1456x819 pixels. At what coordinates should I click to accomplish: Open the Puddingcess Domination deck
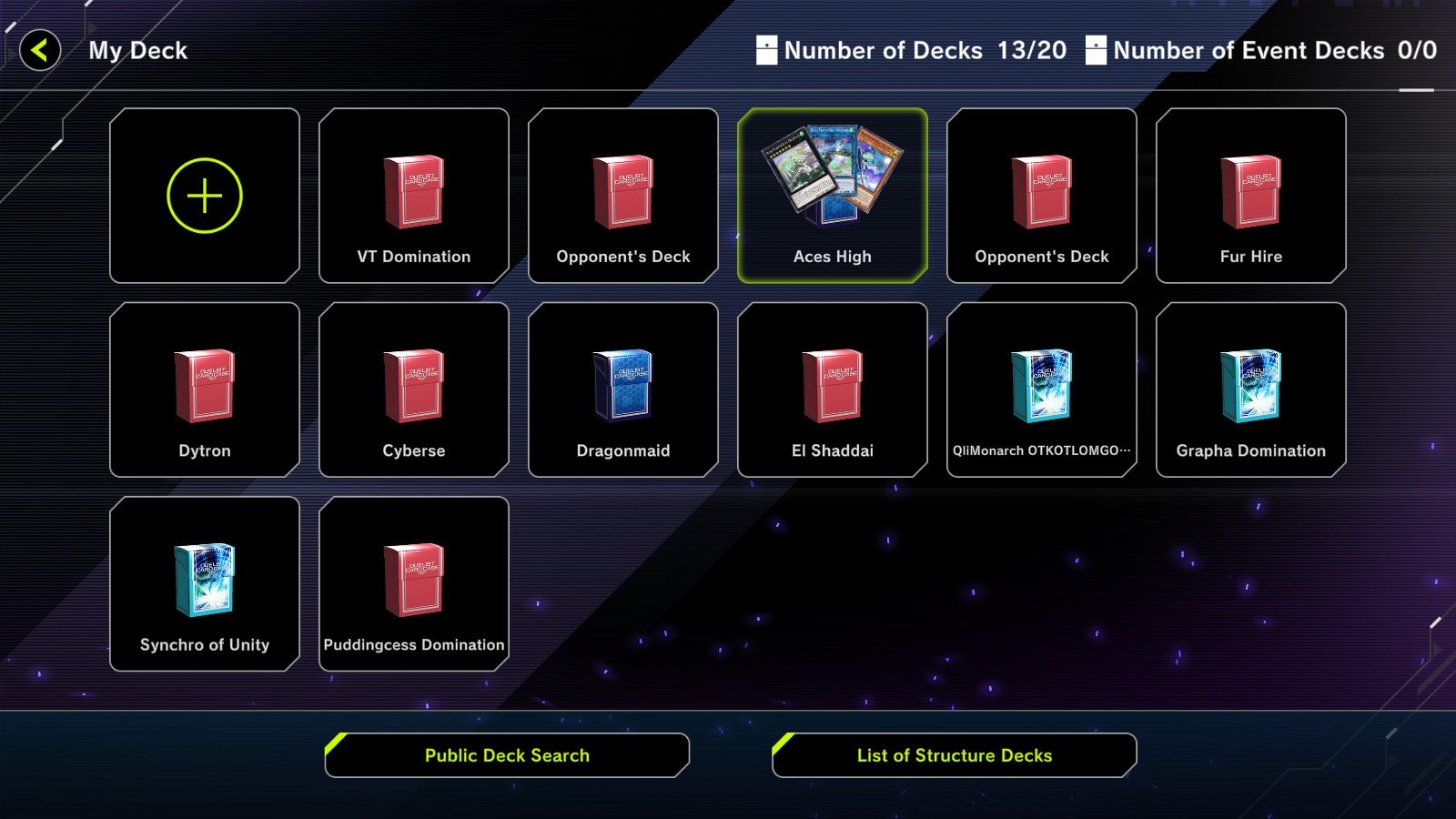point(414,583)
